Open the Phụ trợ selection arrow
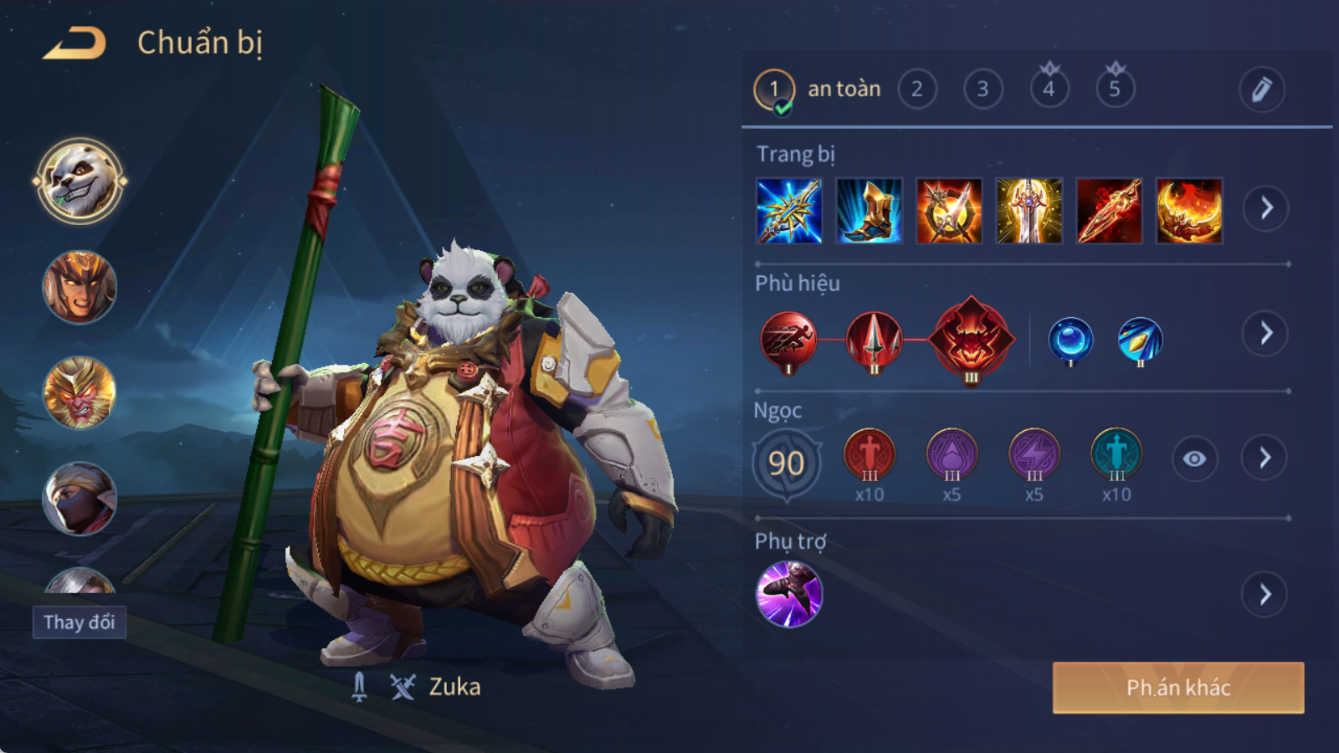1339x753 pixels. point(1265,595)
